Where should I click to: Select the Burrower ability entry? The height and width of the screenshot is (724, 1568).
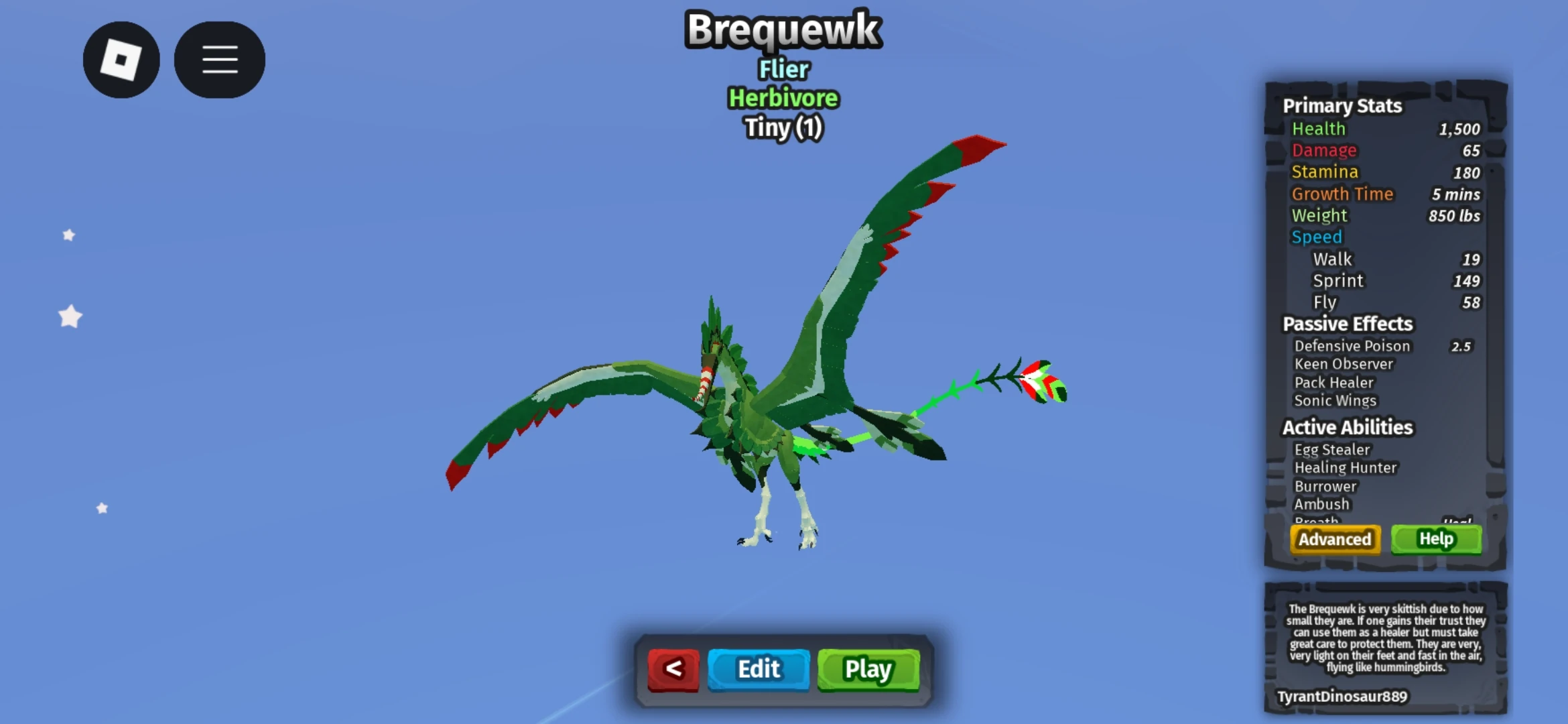pyautogui.click(x=1326, y=486)
